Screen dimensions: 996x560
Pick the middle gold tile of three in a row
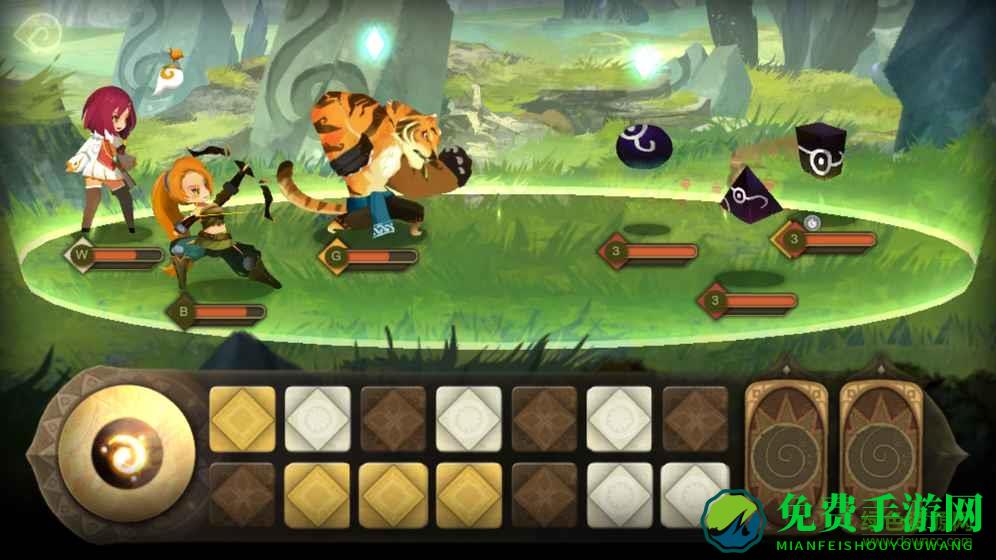point(393,493)
